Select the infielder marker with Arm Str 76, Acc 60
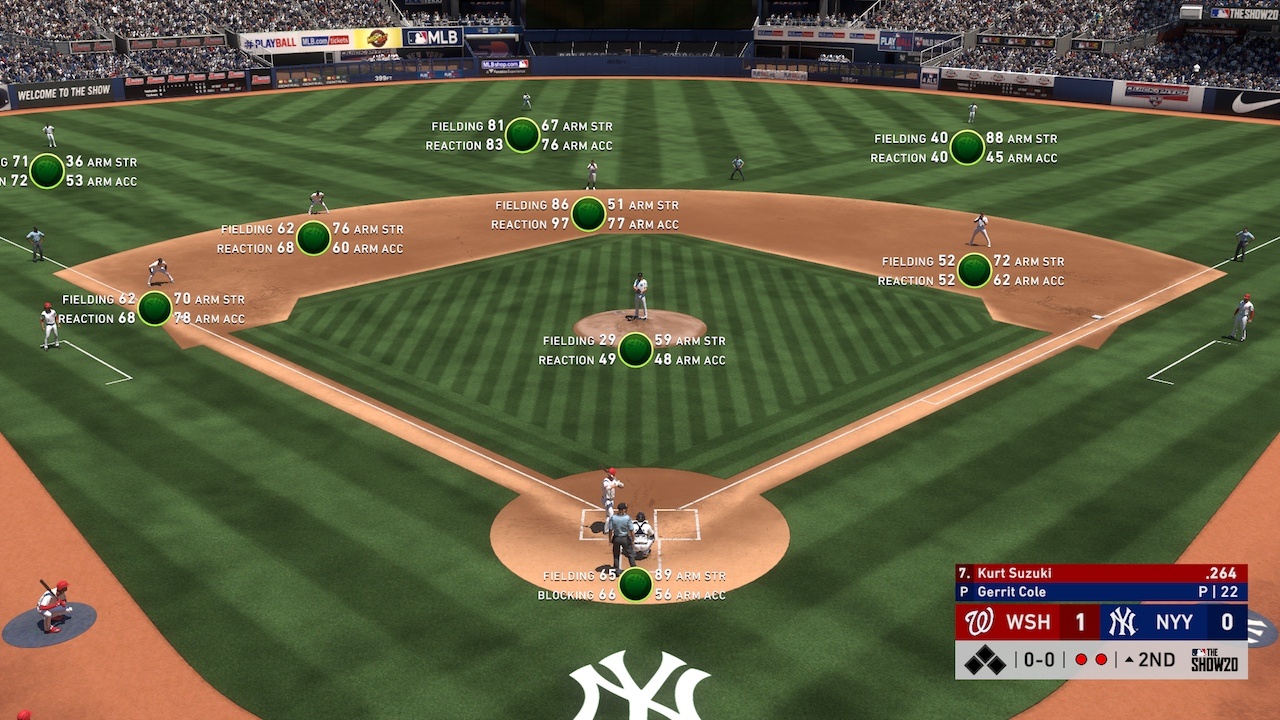1280x720 pixels. pyautogui.click(x=313, y=238)
